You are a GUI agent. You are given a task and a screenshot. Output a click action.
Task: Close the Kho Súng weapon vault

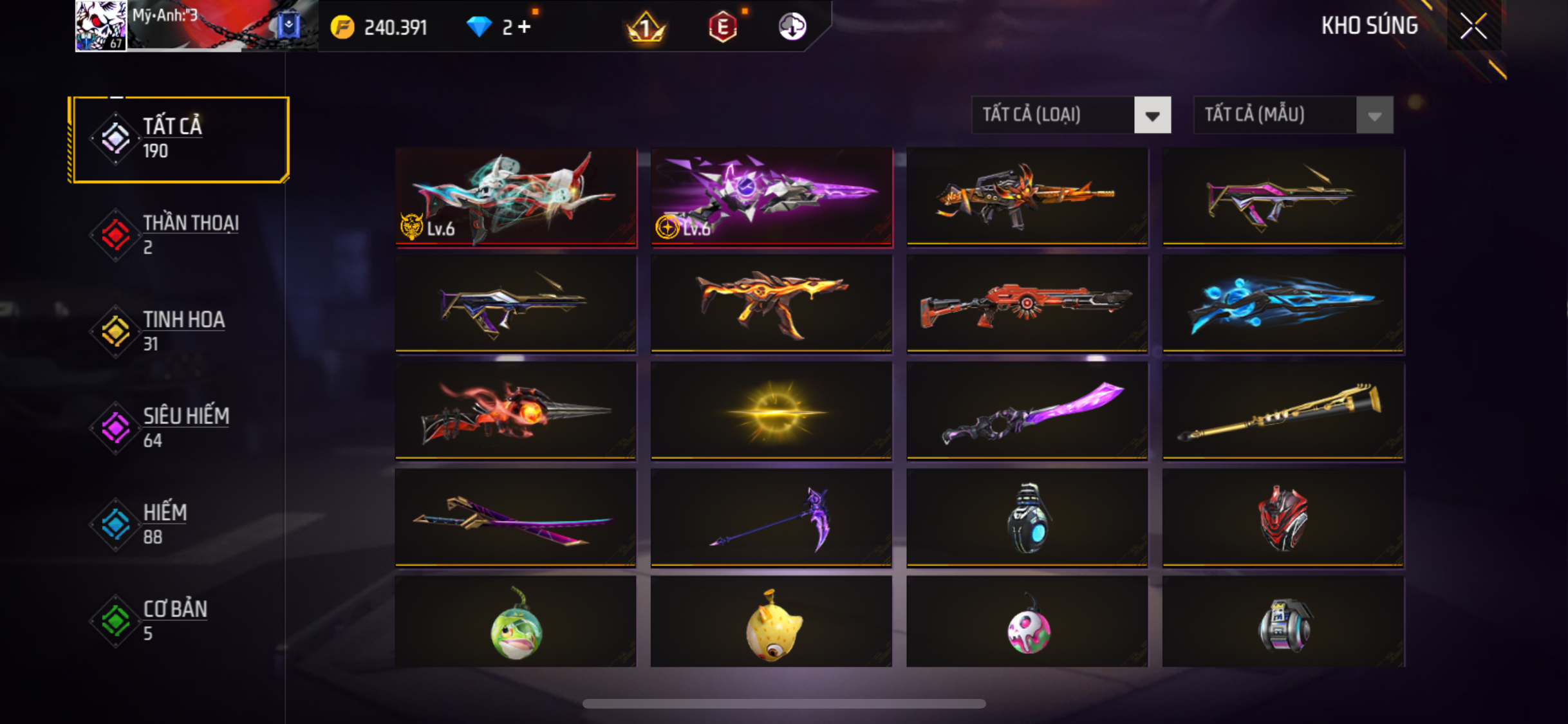click(x=1473, y=26)
